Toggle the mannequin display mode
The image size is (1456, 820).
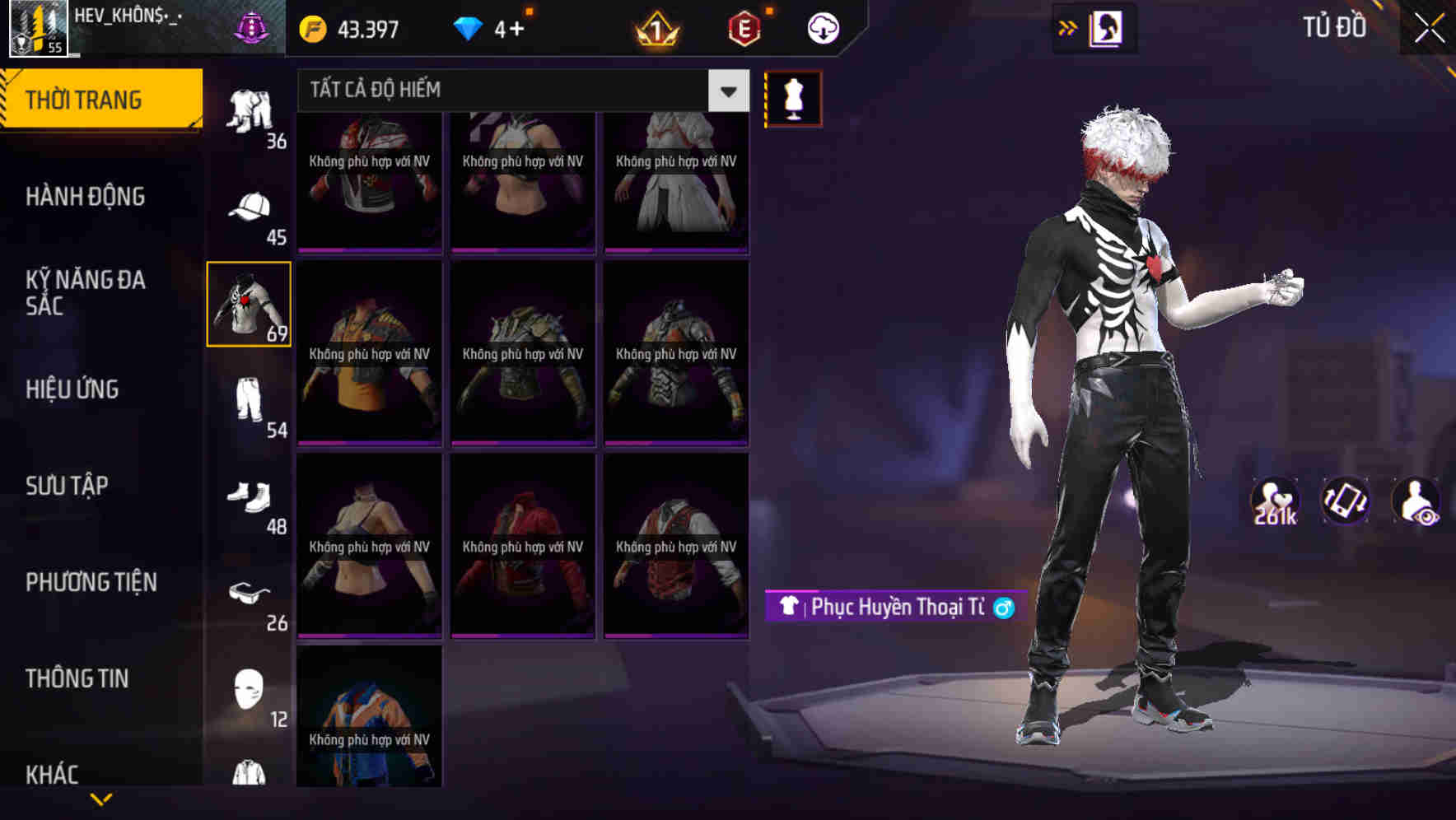pos(795,98)
